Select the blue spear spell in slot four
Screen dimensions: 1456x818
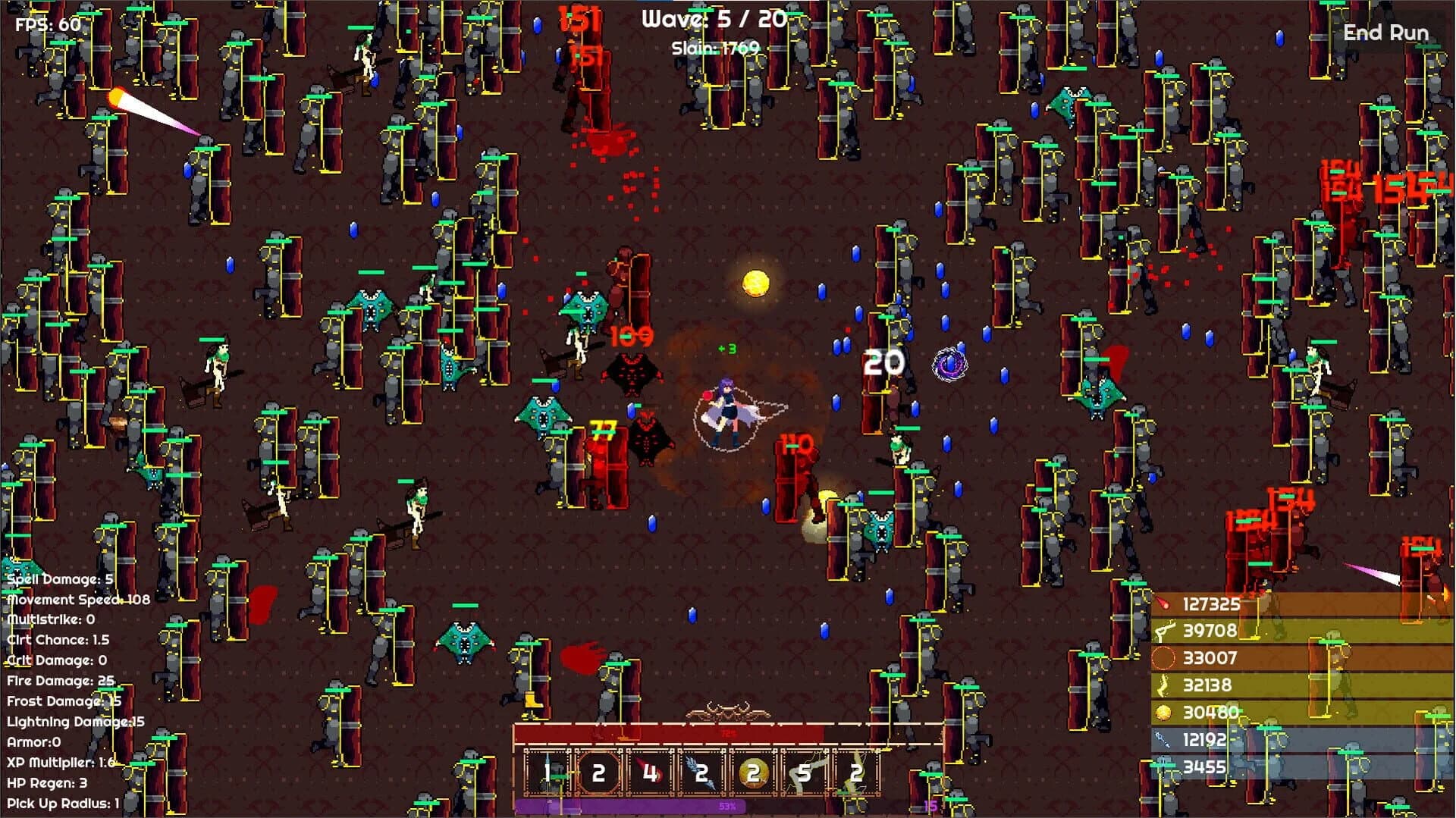click(701, 775)
